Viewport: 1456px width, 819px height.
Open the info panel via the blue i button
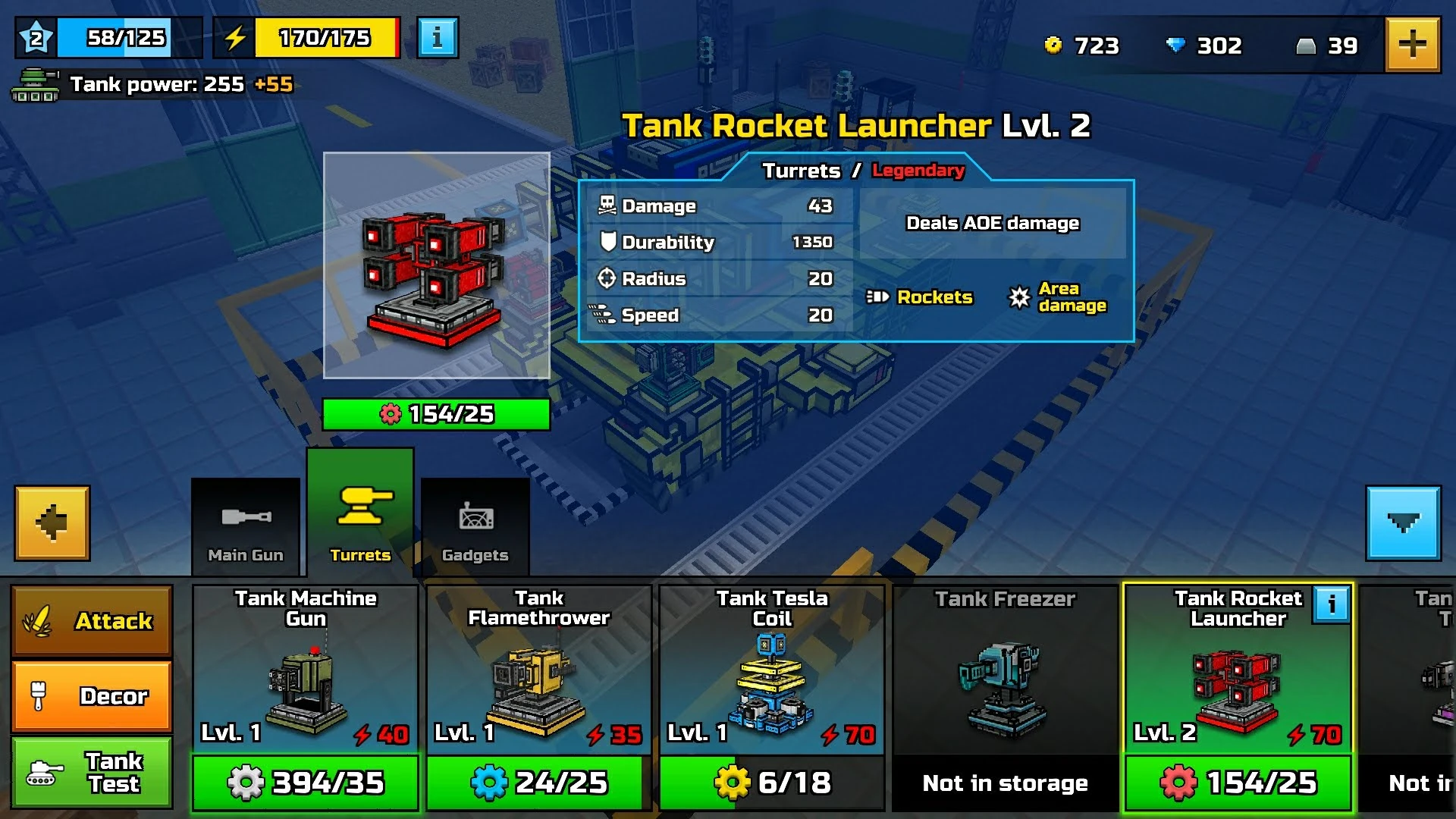pos(437,36)
